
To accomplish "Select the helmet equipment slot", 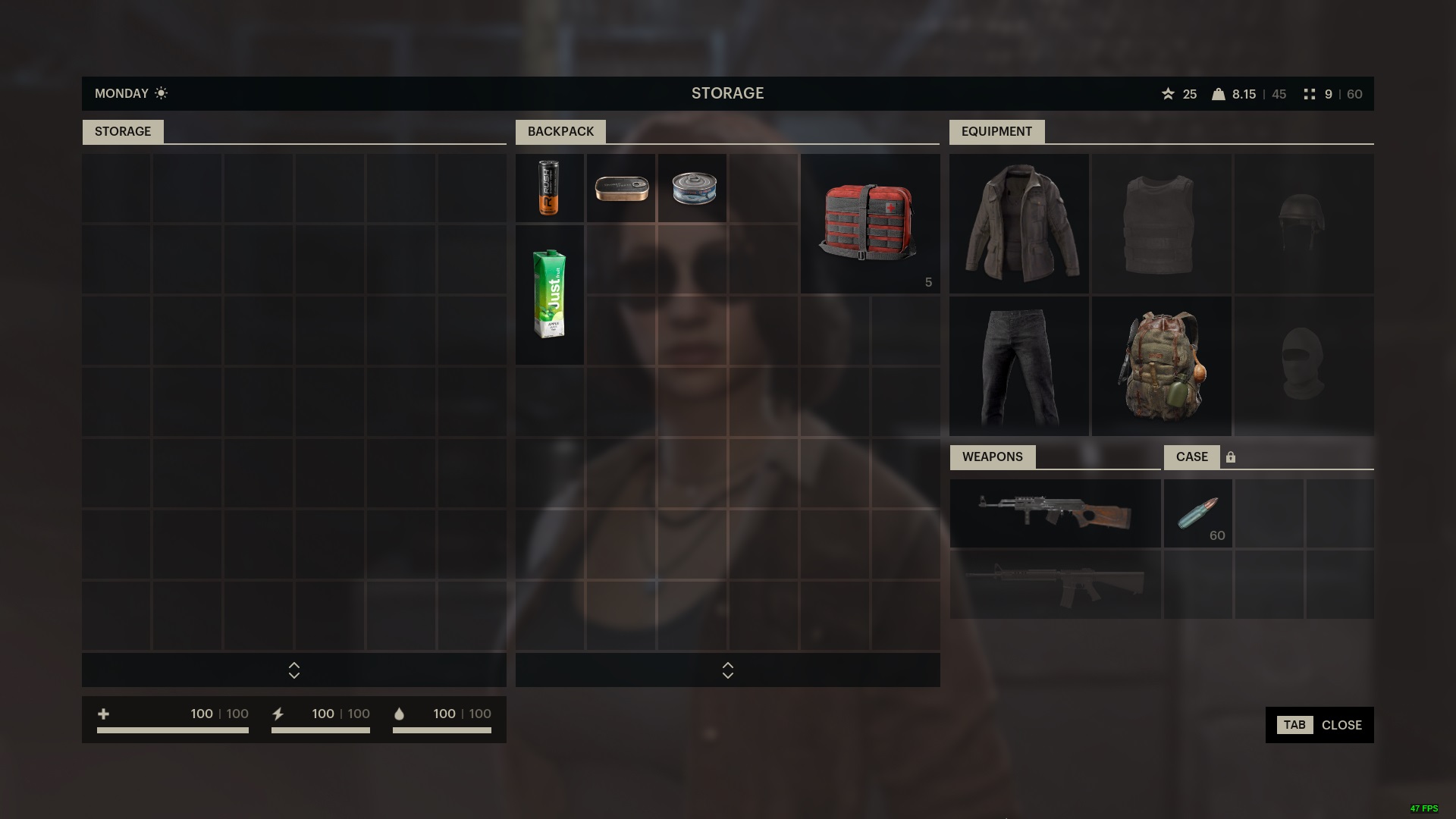I will 1304,223.
